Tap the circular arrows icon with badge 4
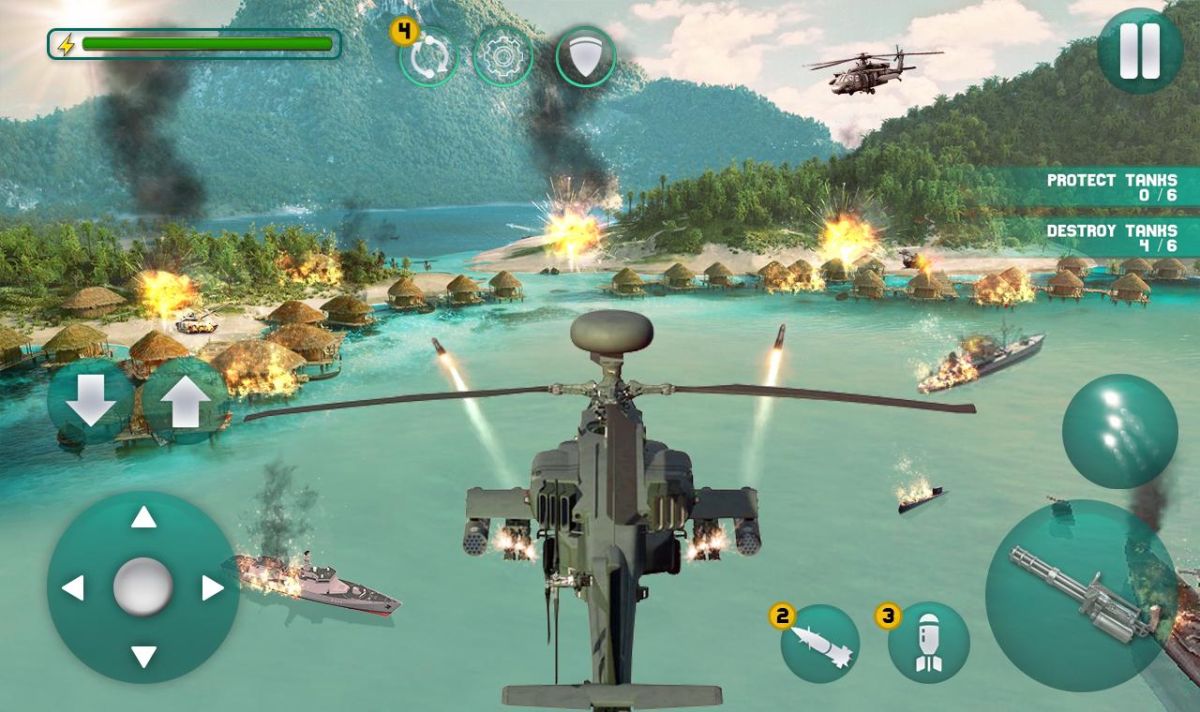The width and height of the screenshot is (1200, 712). click(429, 57)
